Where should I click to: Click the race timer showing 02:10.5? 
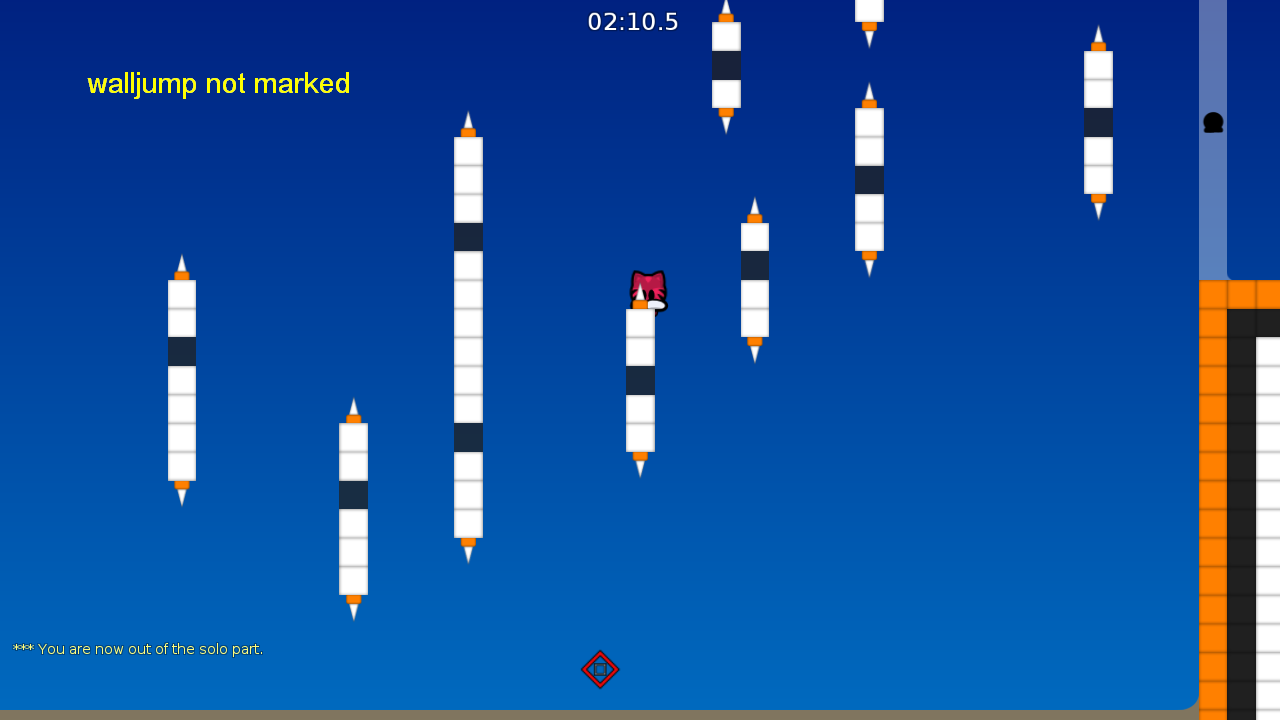pyautogui.click(x=633, y=21)
